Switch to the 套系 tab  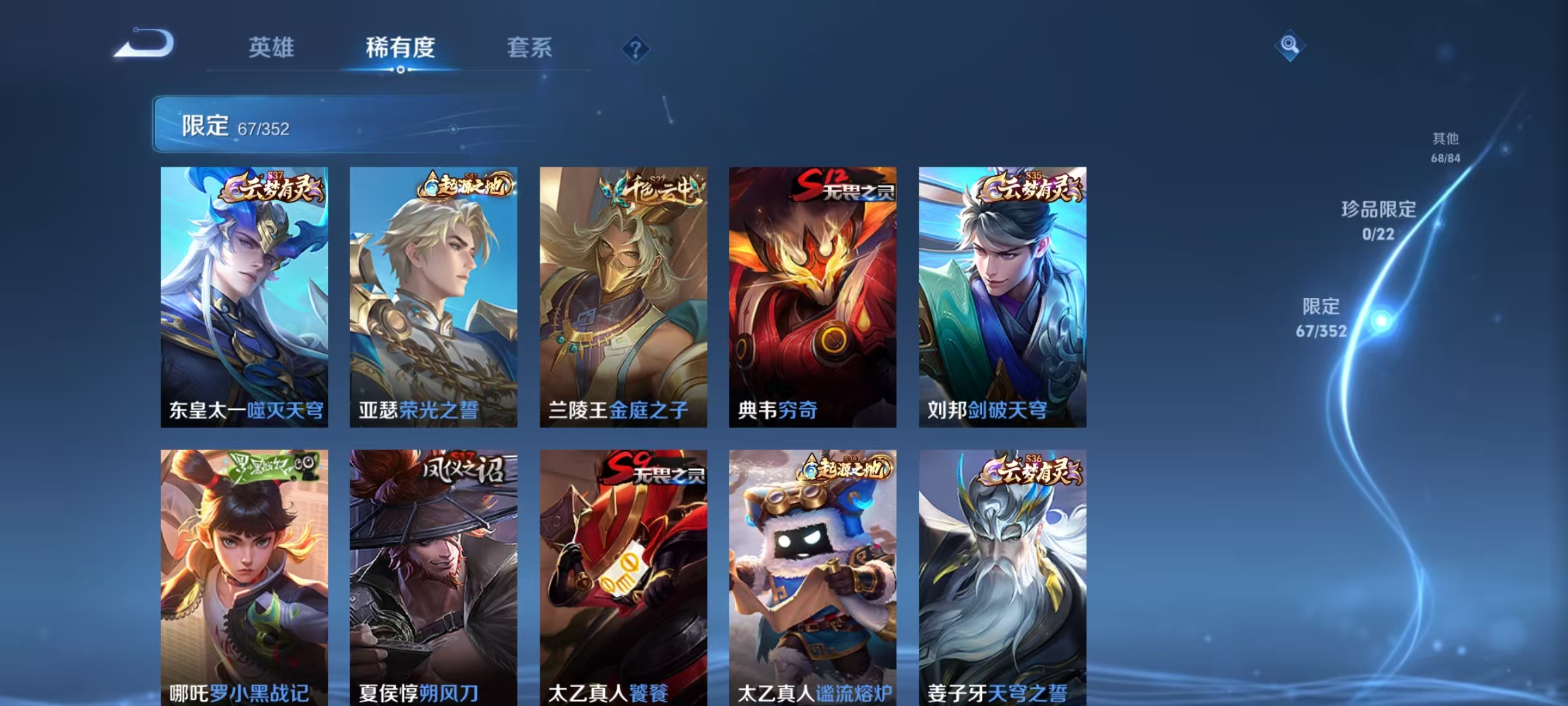click(x=531, y=47)
